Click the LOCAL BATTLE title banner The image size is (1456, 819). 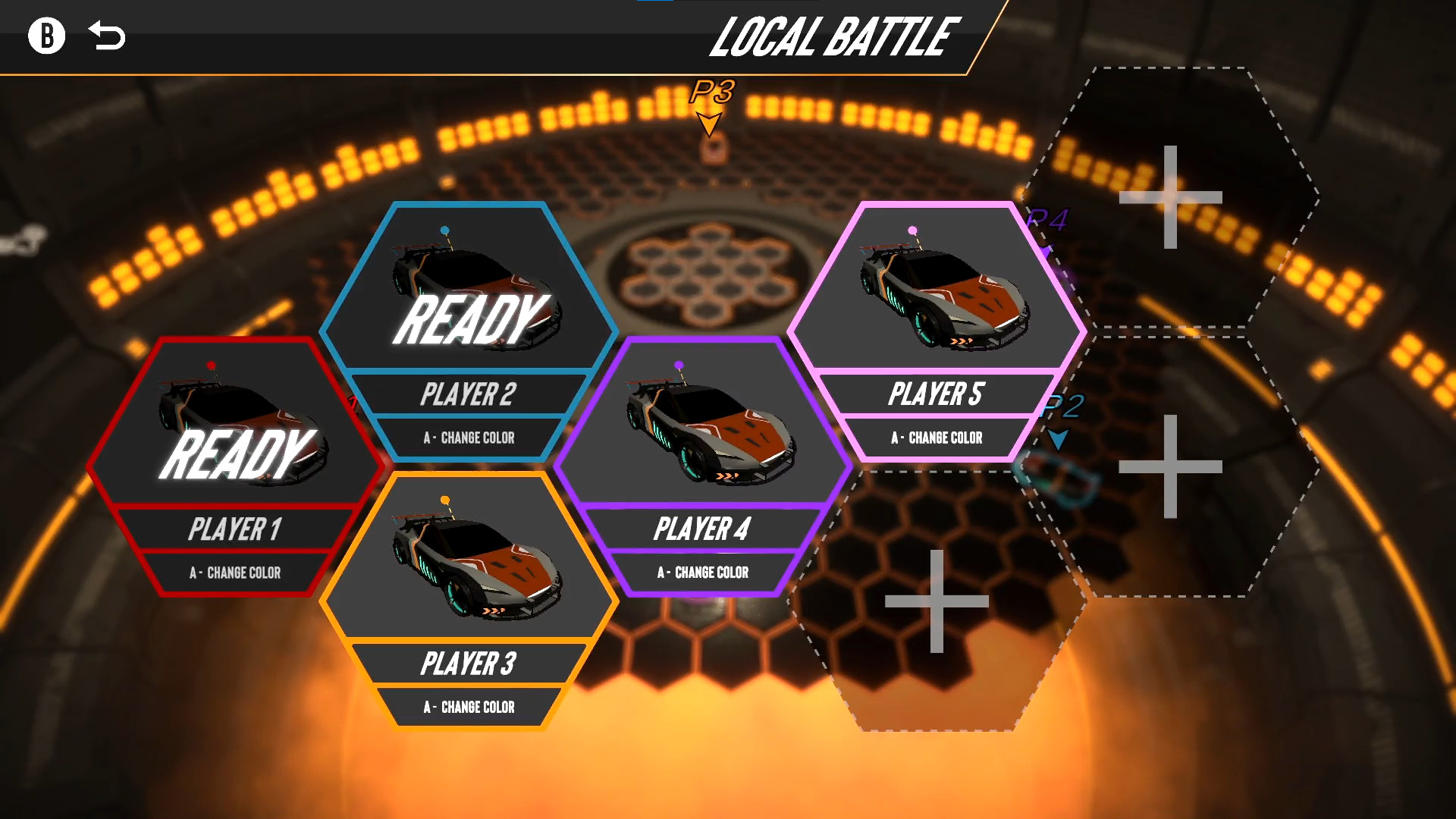[834, 36]
